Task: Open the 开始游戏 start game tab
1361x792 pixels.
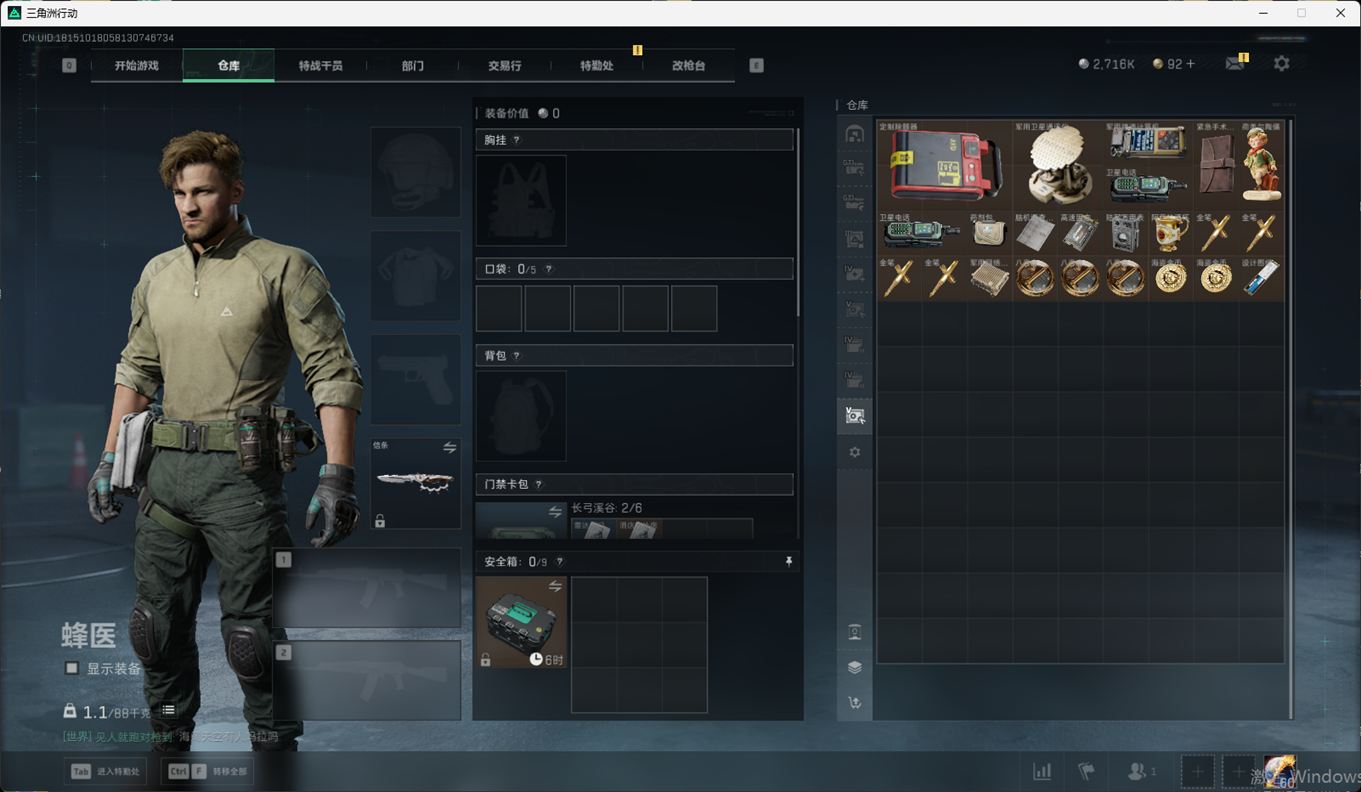Action: click(x=136, y=66)
